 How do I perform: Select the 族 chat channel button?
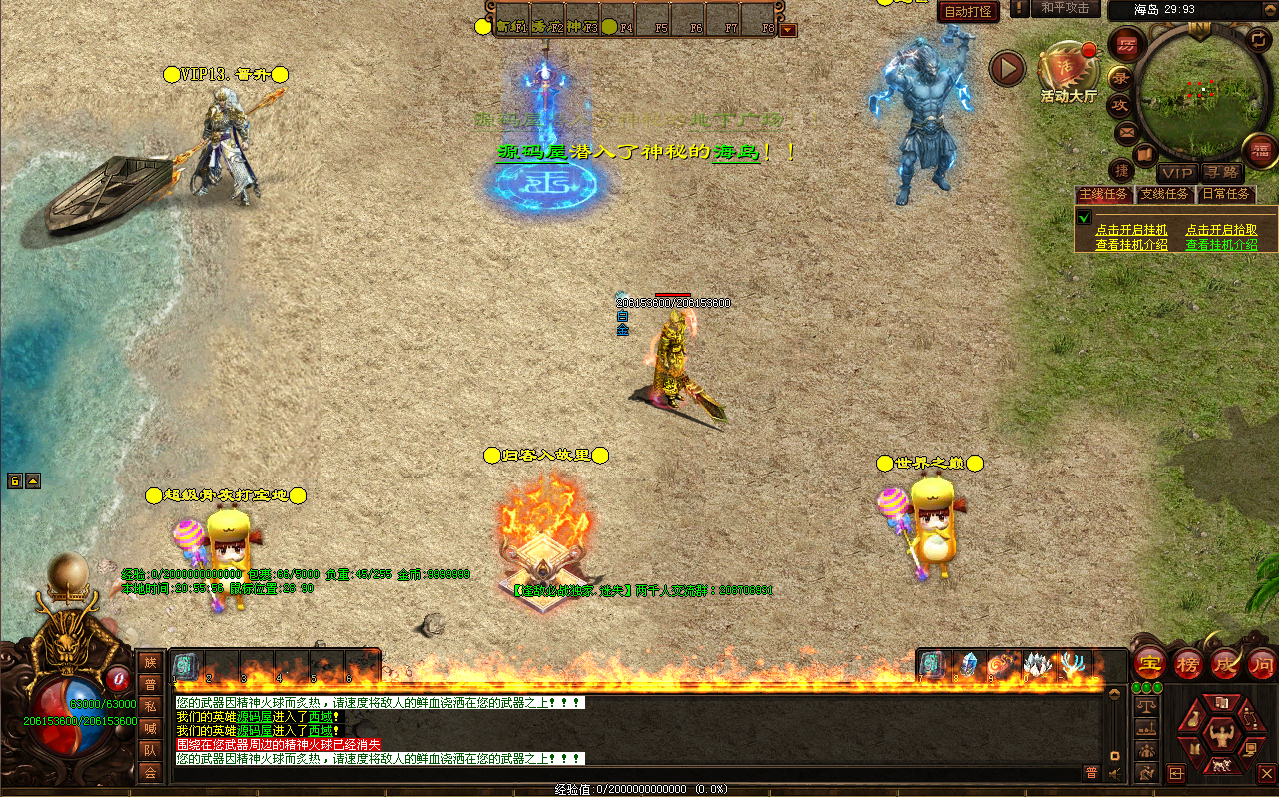[x=150, y=662]
